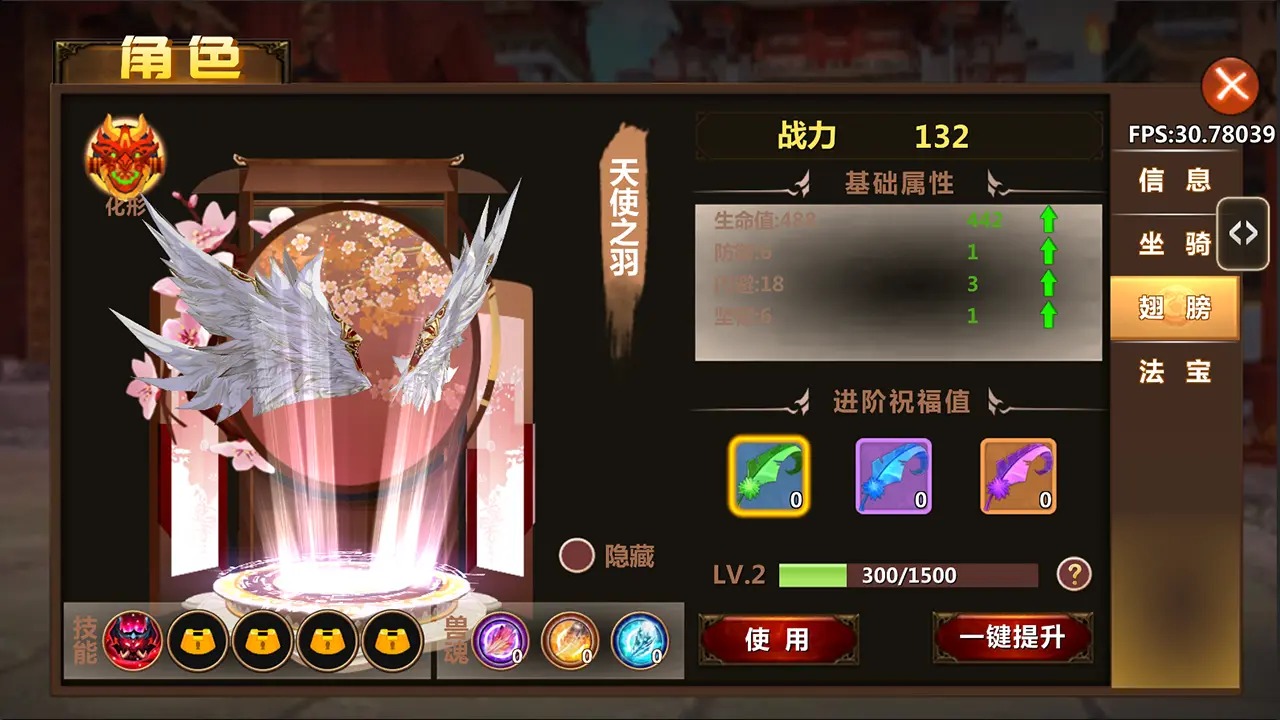Select the pink feather blessing item
1280x720 pixels.
(1016, 478)
